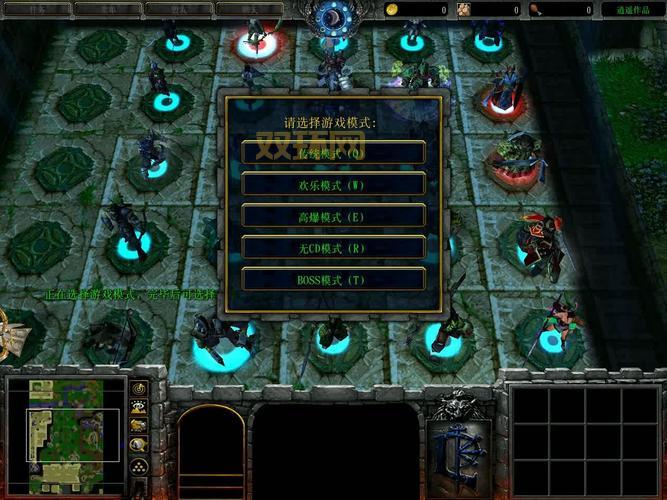Screen dimensions: 667x500
Task: Toggle the minimap creep camp display button
Action: 139,445
